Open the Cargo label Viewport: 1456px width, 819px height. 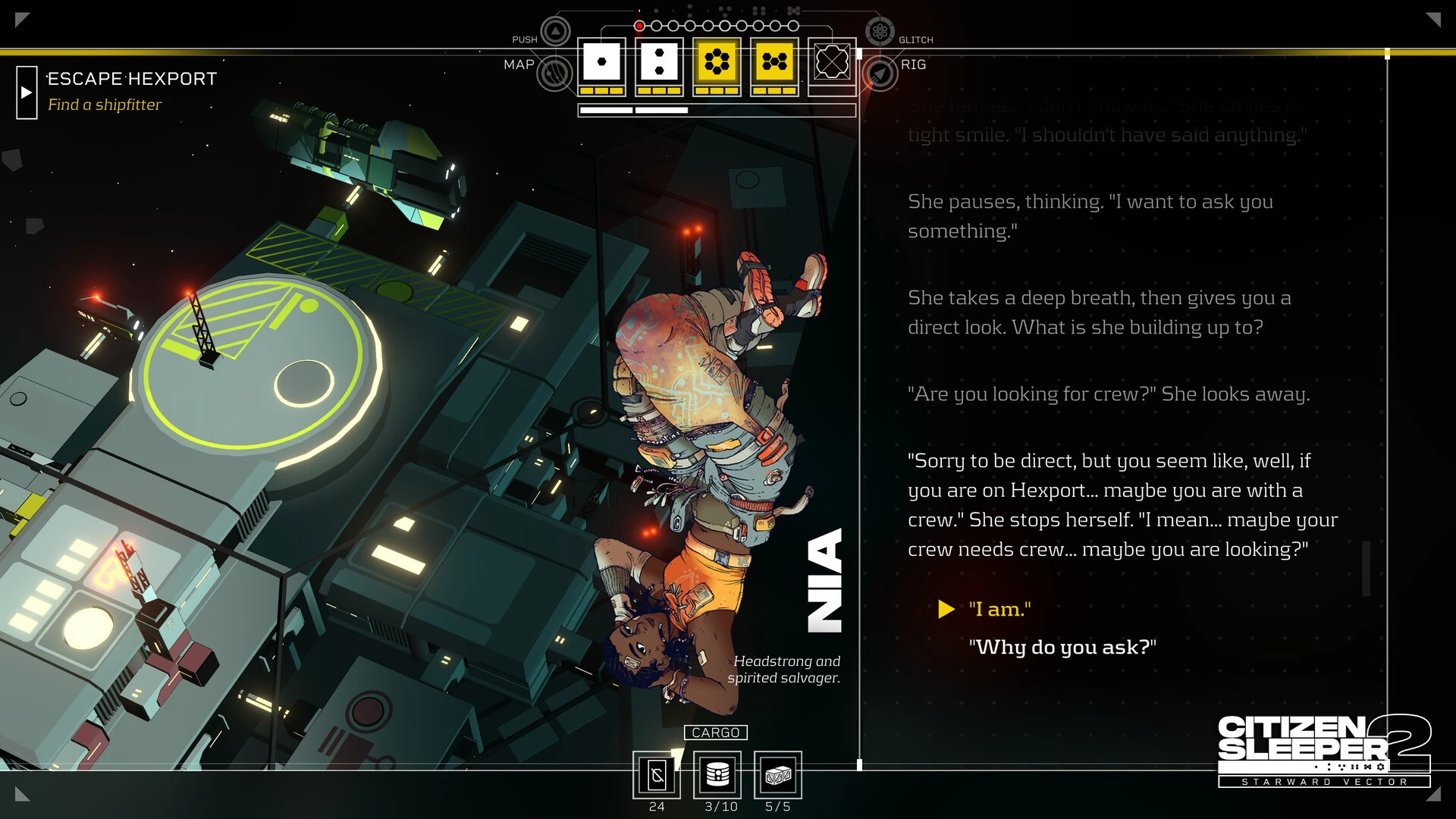[x=715, y=733]
